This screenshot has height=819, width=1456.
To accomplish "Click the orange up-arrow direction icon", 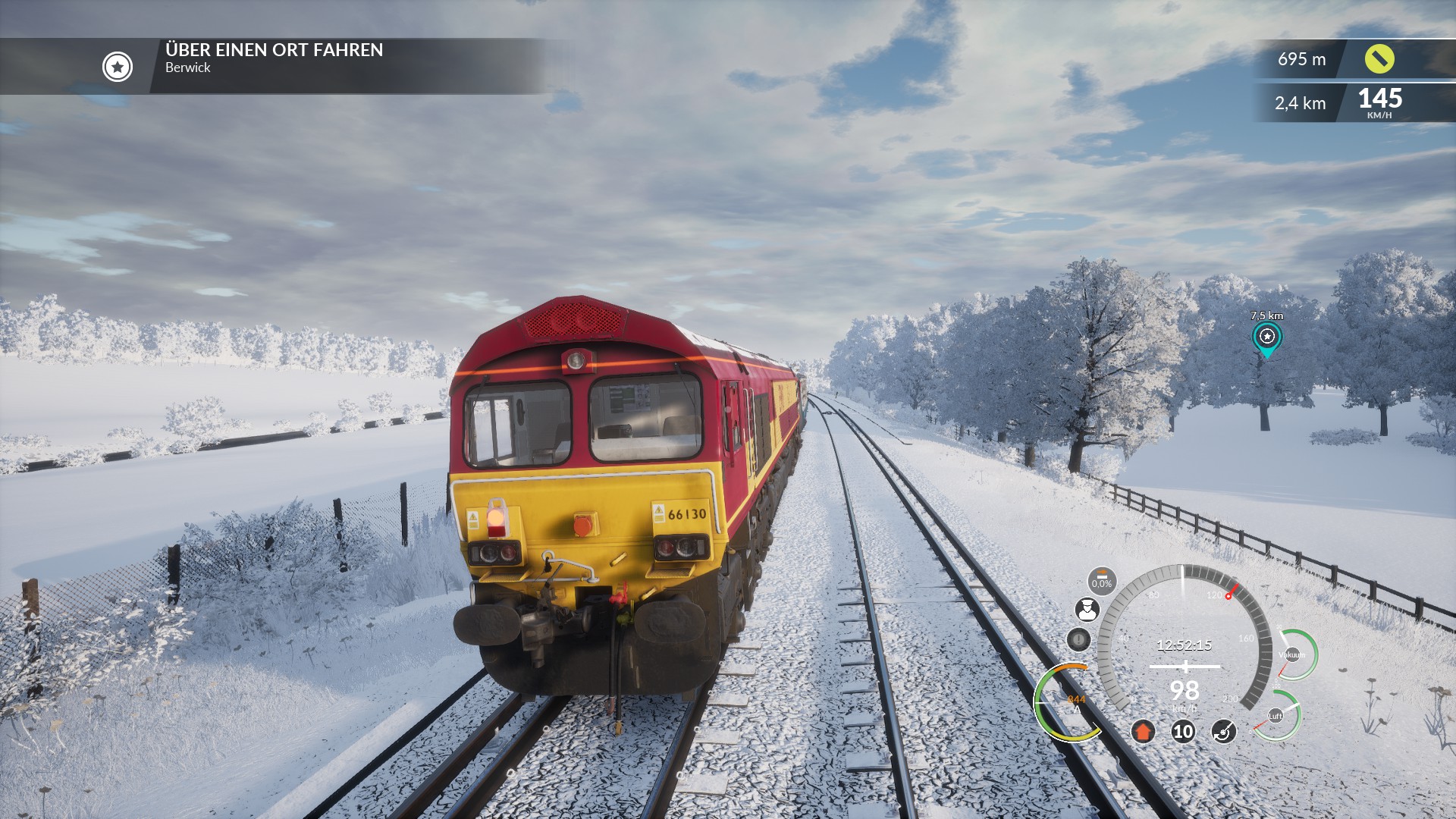I will [1143, 732].
